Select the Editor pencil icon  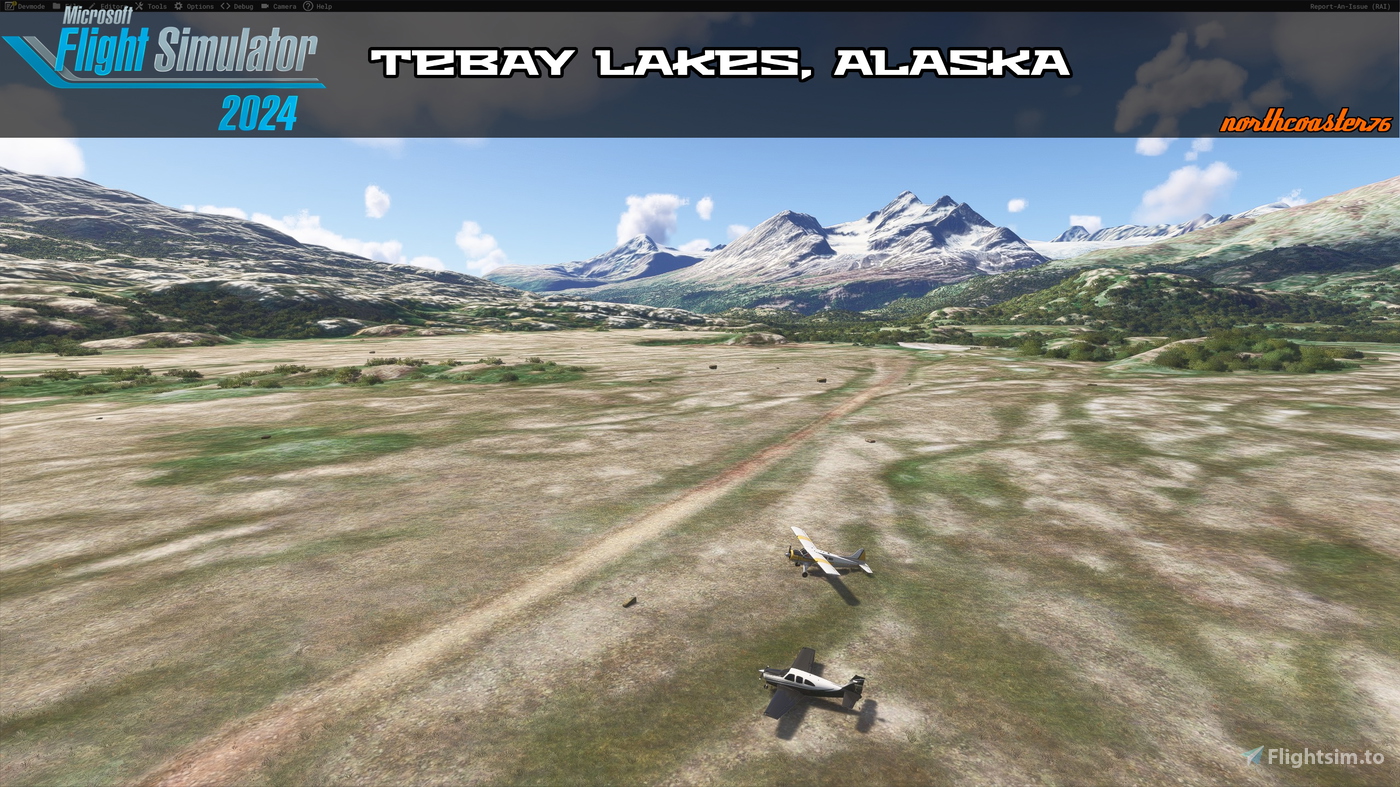[91, 5]
